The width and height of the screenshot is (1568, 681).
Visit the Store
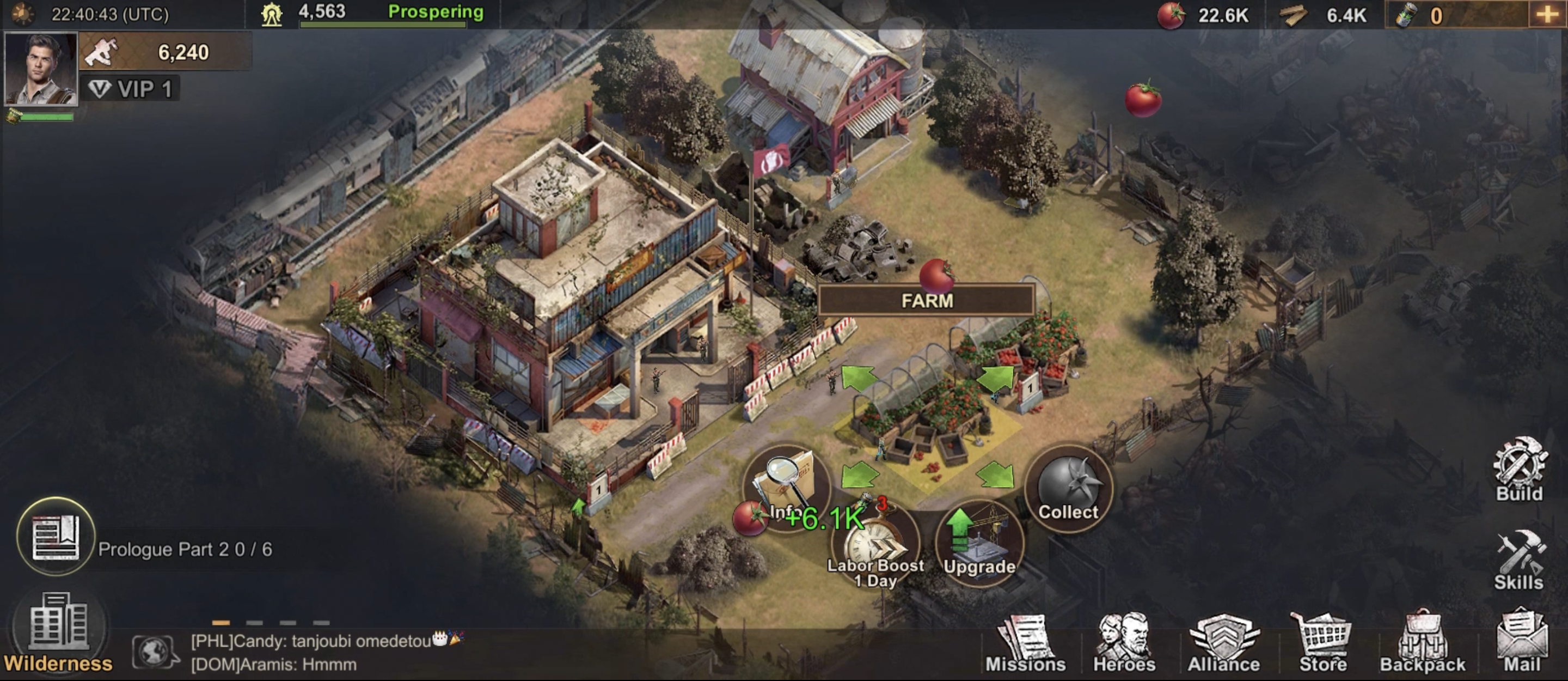coord(1322,646)
